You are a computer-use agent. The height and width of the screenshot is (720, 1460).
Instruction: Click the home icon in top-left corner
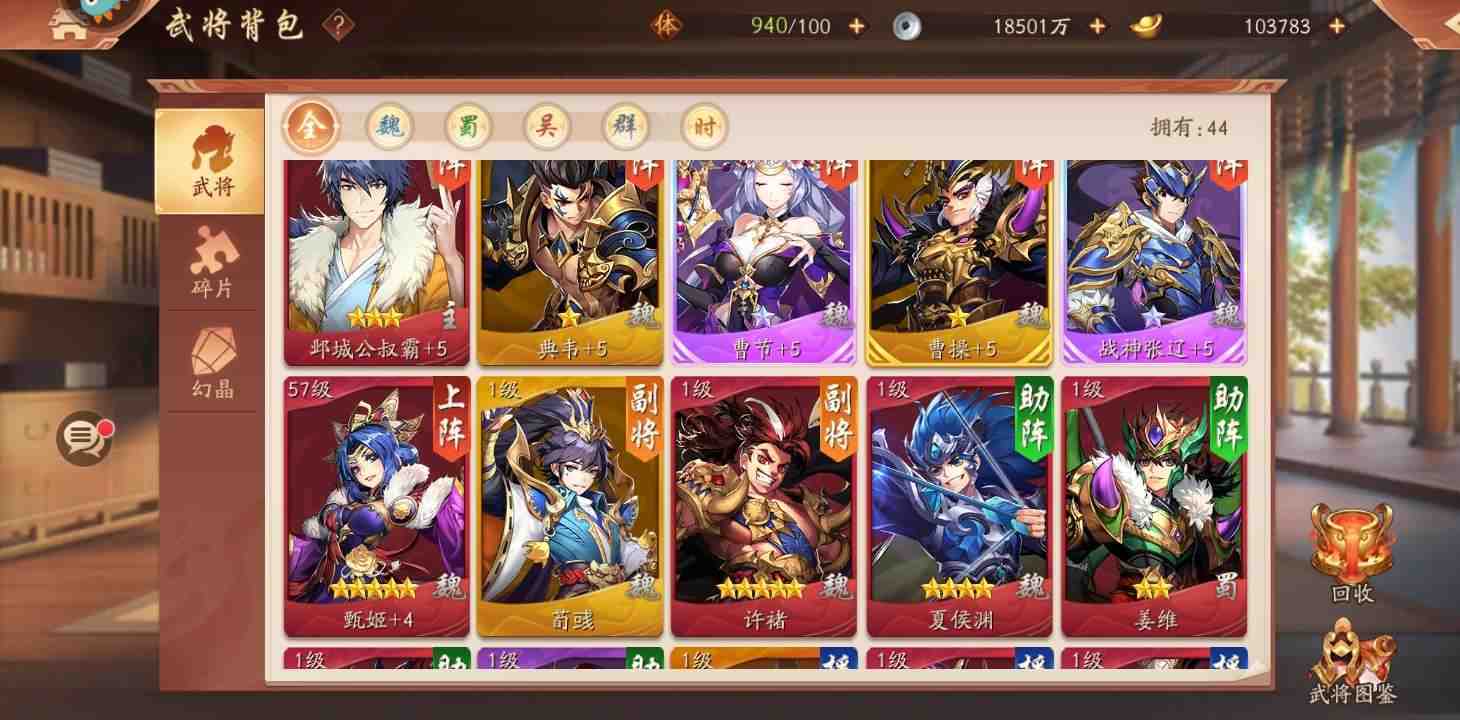[66, 25]
